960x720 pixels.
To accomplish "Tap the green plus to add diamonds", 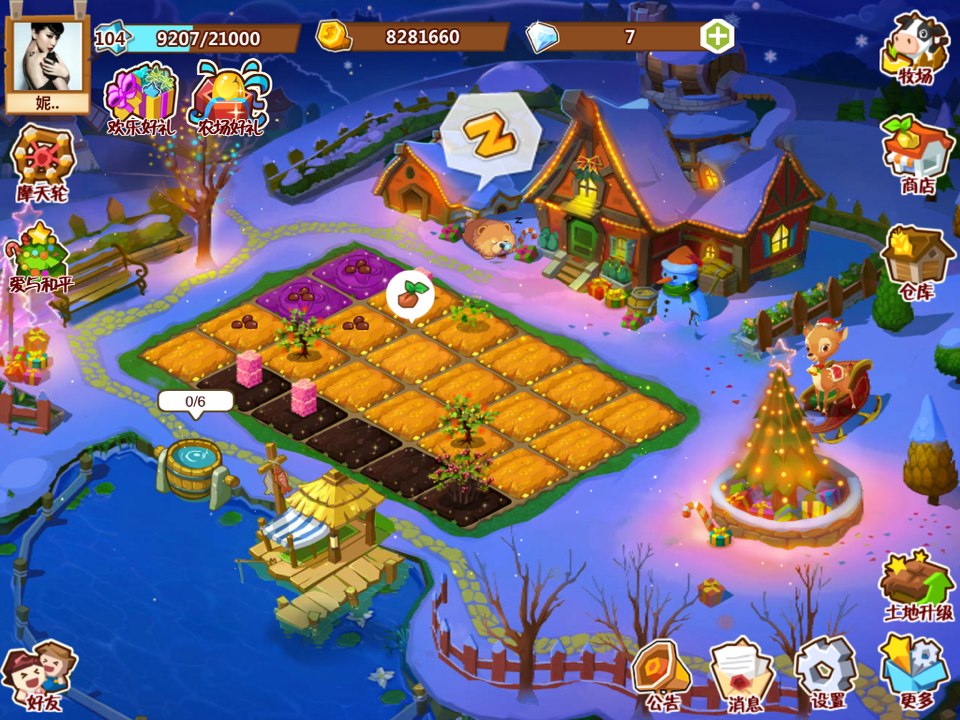I will tap(716, 37).
